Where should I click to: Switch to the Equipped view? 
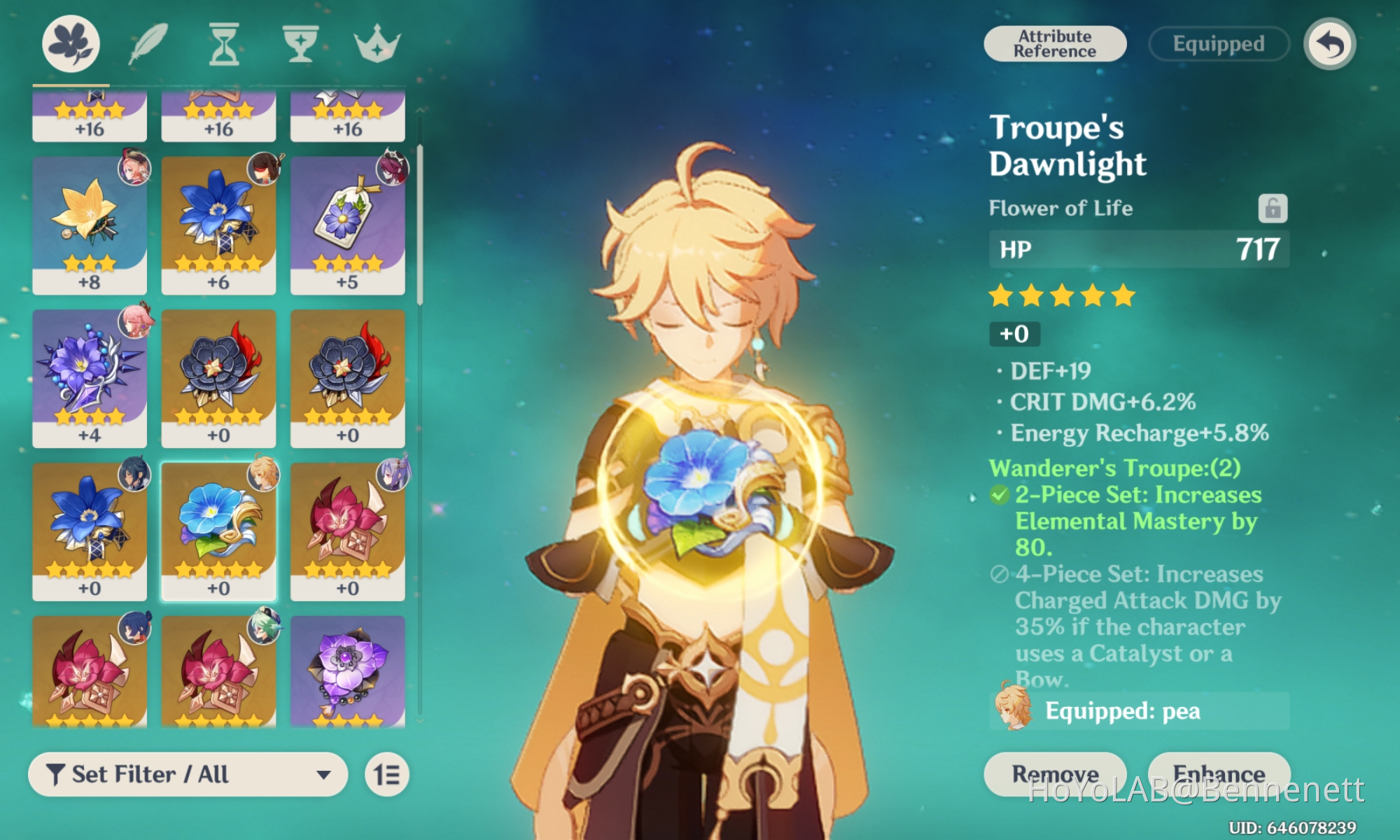point(1218,43)
